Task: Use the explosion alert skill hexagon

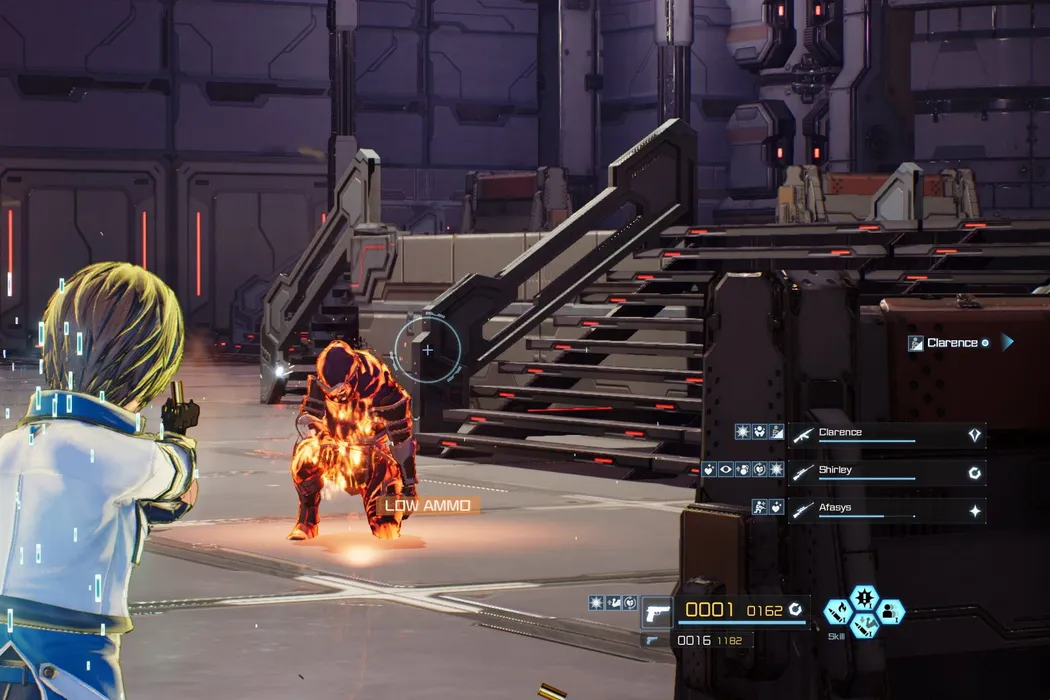Action: 864,598
